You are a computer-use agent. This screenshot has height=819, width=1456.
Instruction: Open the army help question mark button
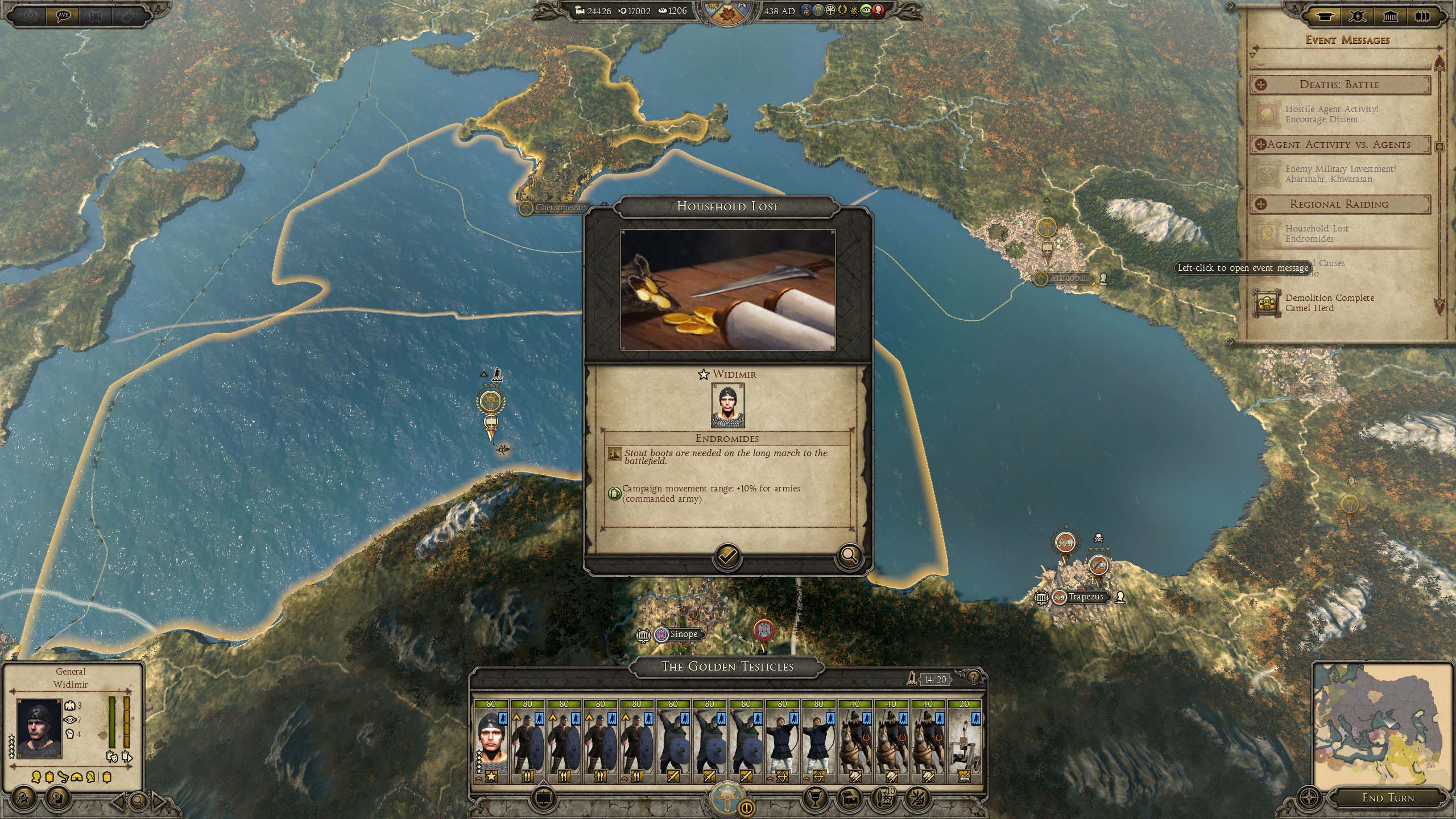tap(974, 678)
